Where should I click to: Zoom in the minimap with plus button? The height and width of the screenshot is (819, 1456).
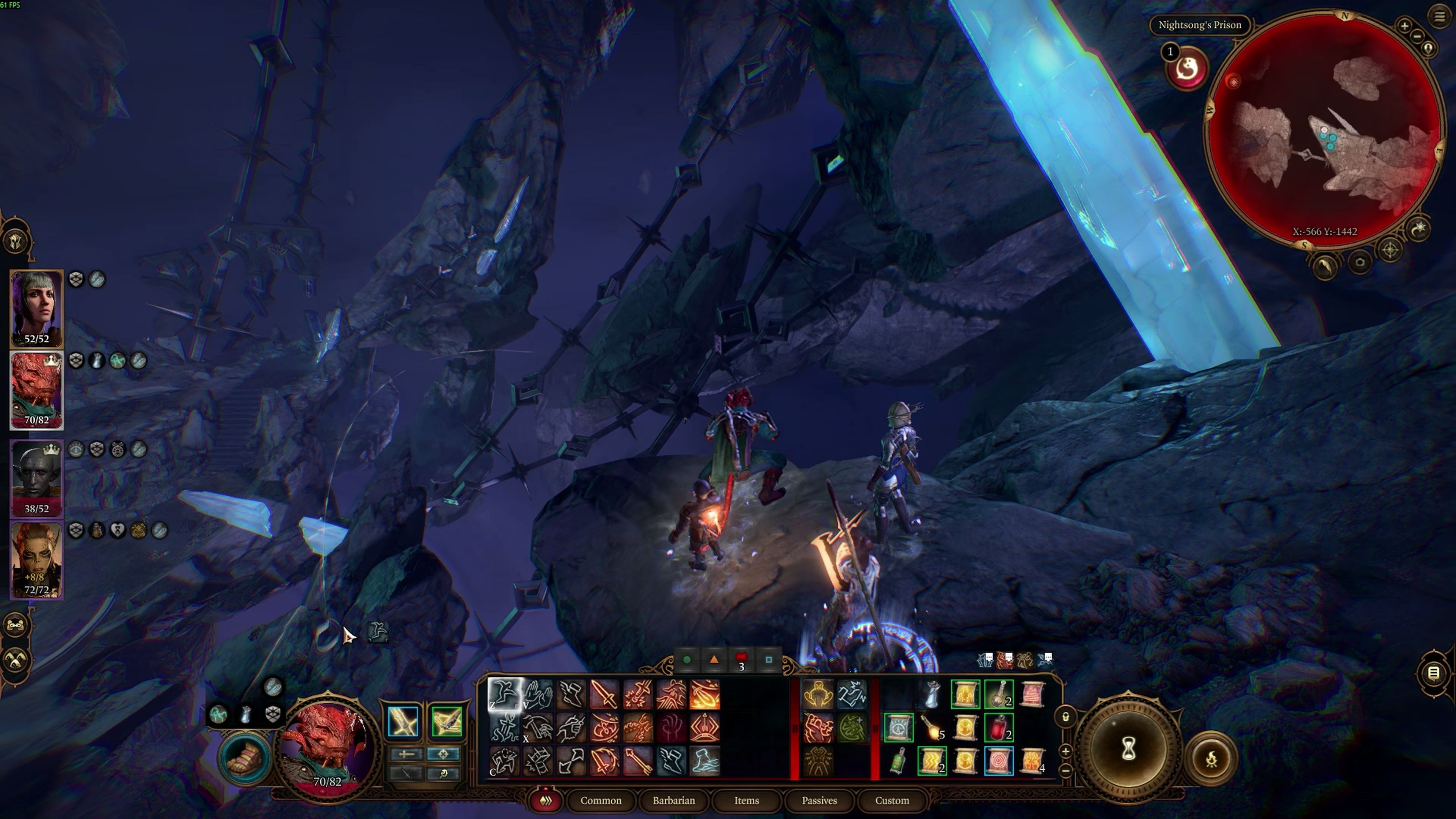click(x=1404, y=25)
